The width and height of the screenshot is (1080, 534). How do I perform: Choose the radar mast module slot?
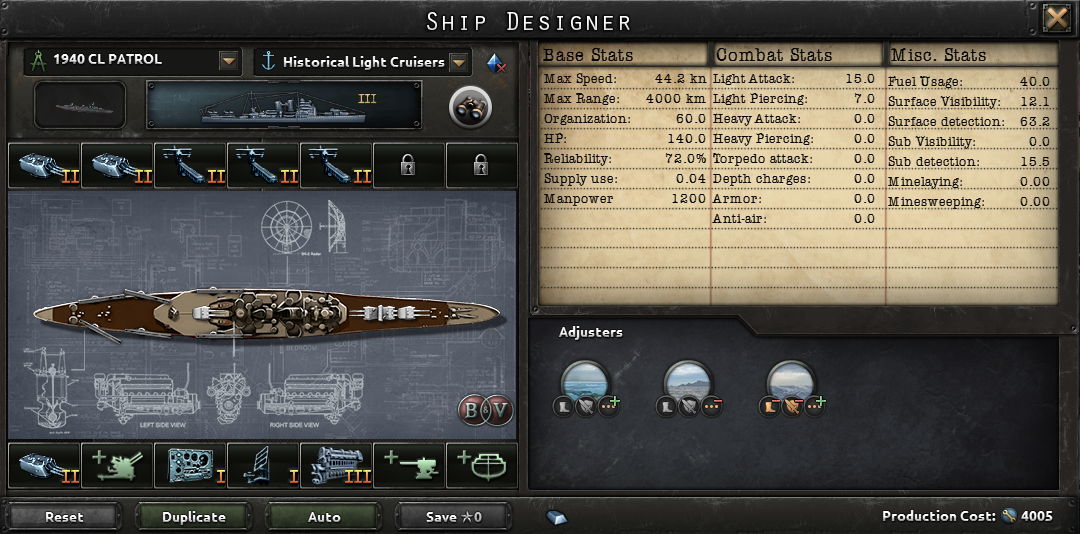click(x=263, y=465)
